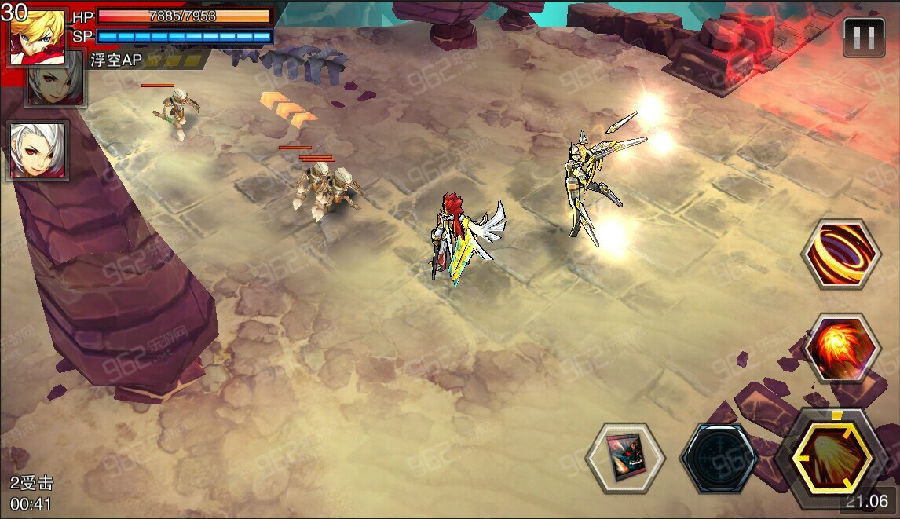
Task: Pause the game with the pause button
Action: (864, 38)
